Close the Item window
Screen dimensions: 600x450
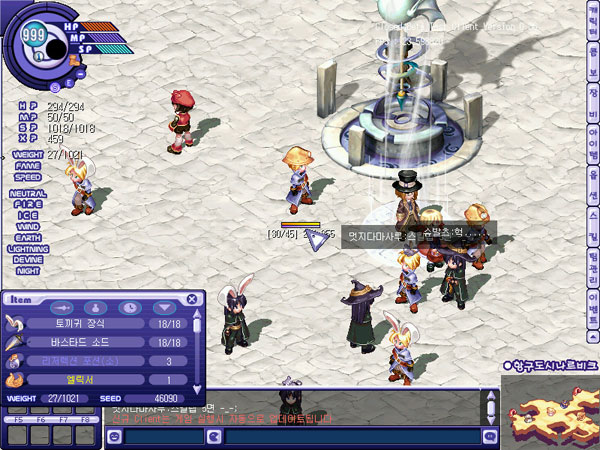(192, 299)
